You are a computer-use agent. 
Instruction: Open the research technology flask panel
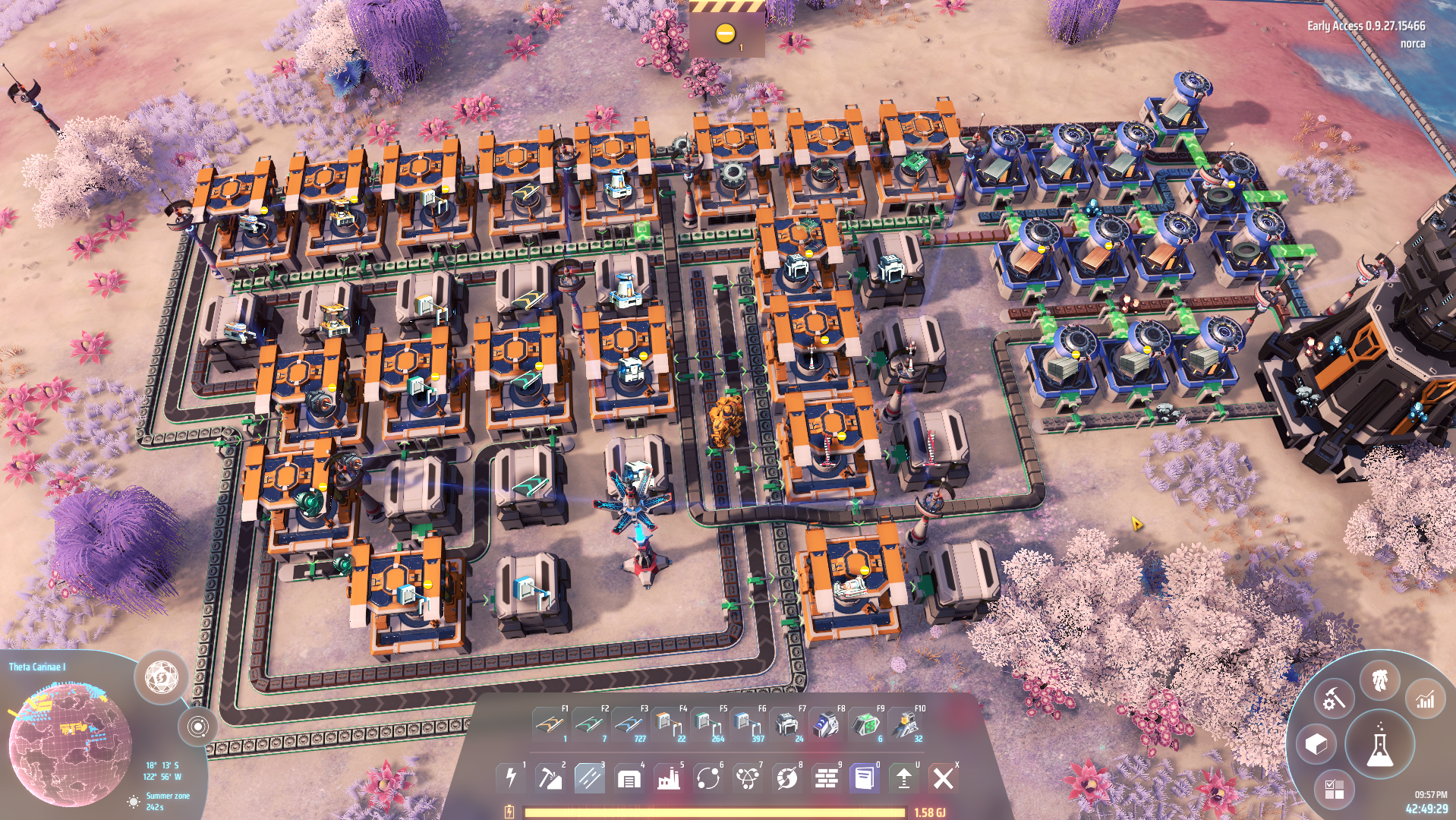pyautogui.click(x=1379, y=746)
